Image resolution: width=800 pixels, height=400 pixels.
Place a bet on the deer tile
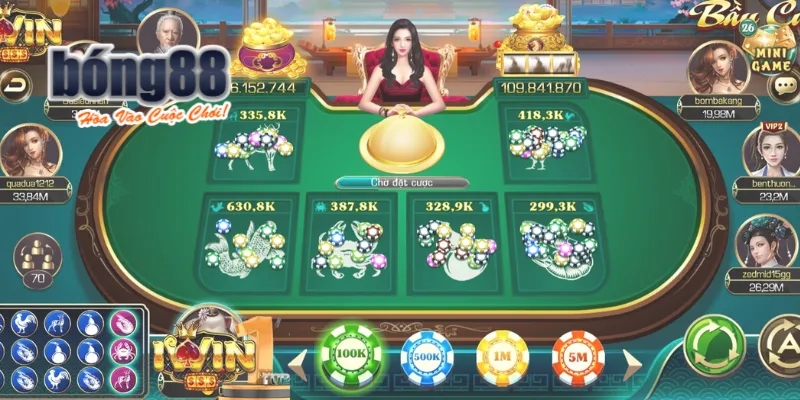pyautogui.click(x=250, y=145)
